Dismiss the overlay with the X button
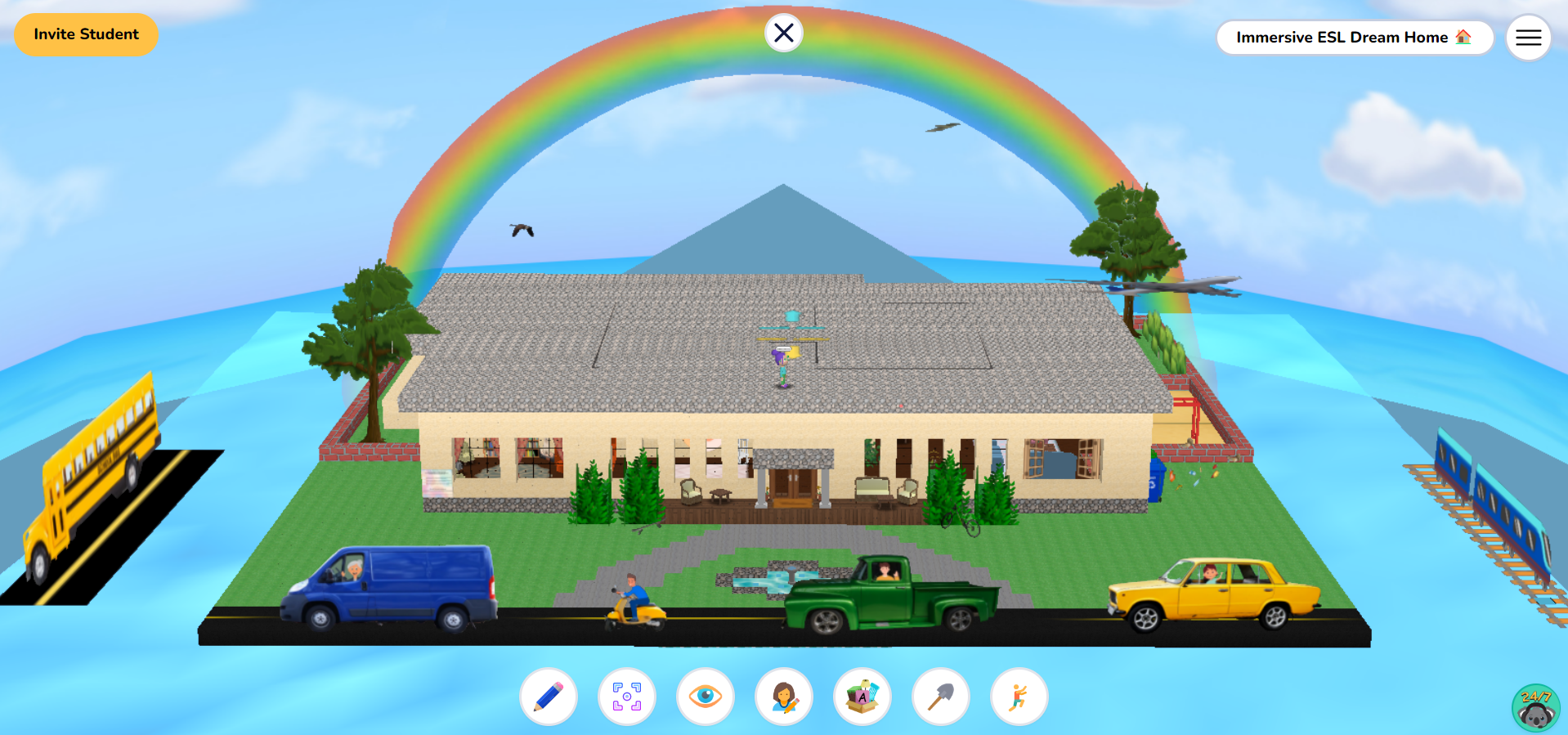This screenshot has height=735, width=1568. pos(783,33)
